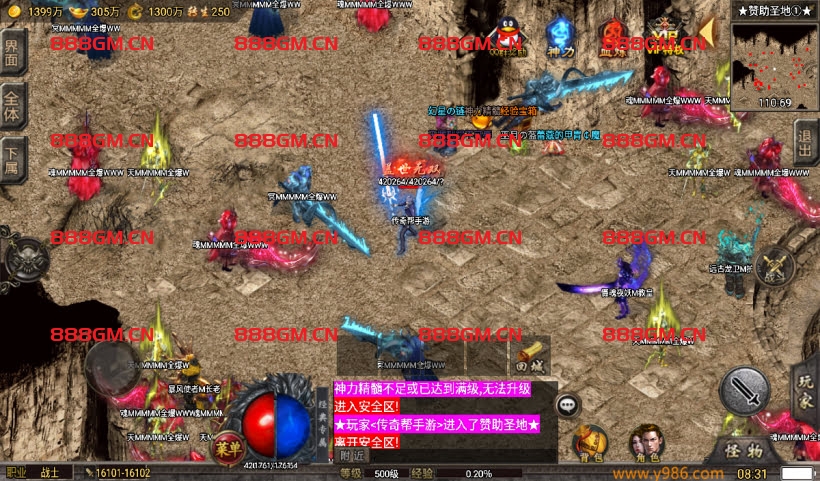Open the chat speech bubble button
Screen dimensions: 820x481
[568, 405]
